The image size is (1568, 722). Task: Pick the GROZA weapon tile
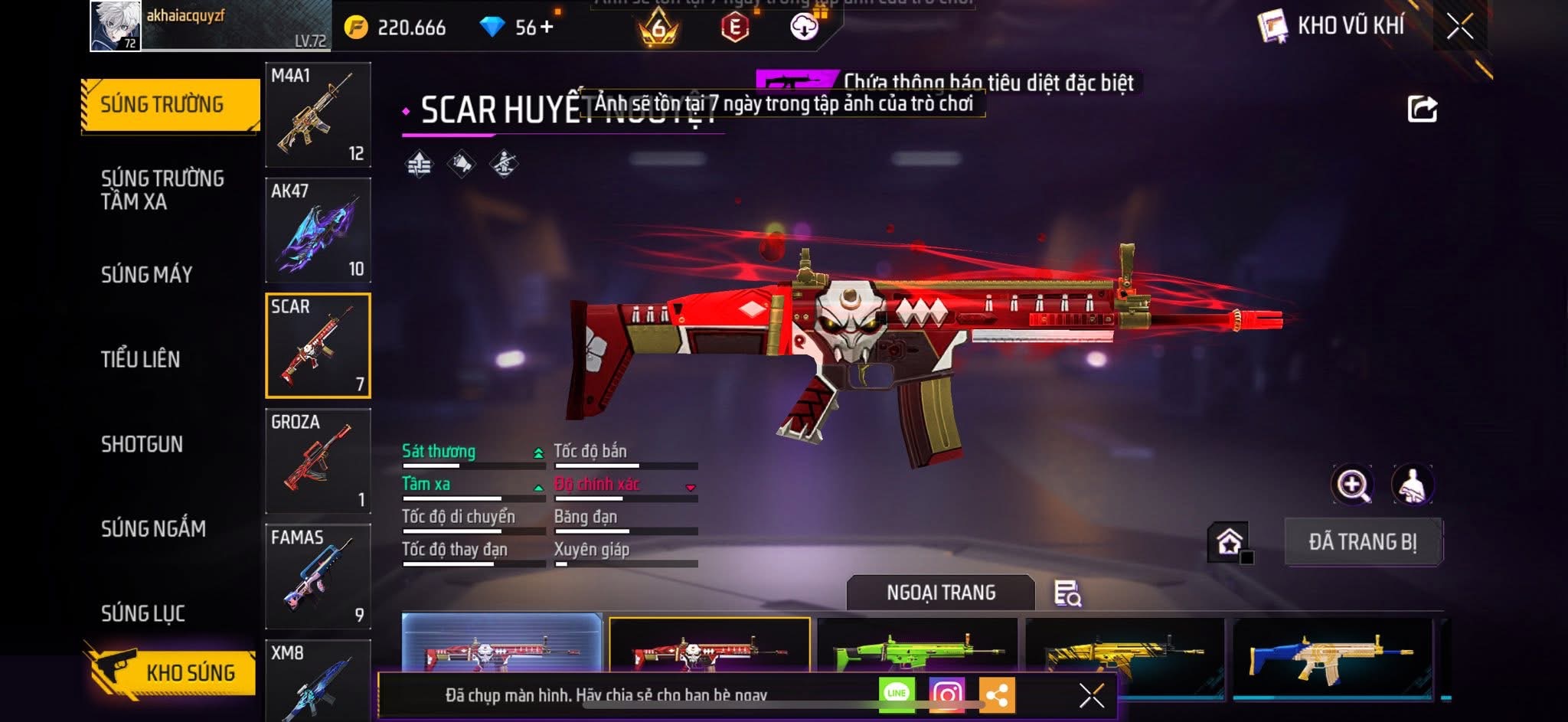point(318,461)
